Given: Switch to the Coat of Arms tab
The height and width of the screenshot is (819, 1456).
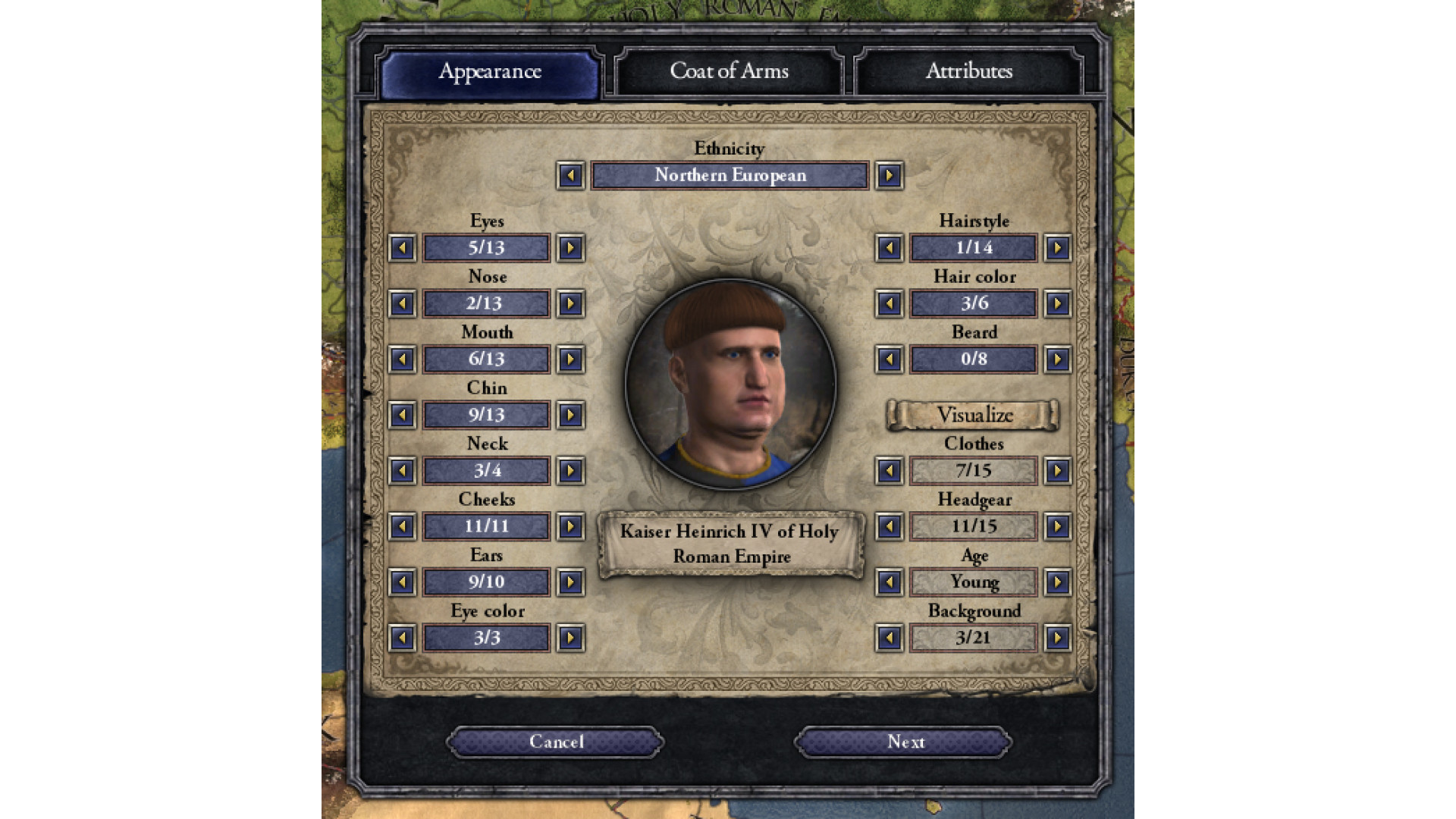Looking at the screenshot, I should pos(729,71).
